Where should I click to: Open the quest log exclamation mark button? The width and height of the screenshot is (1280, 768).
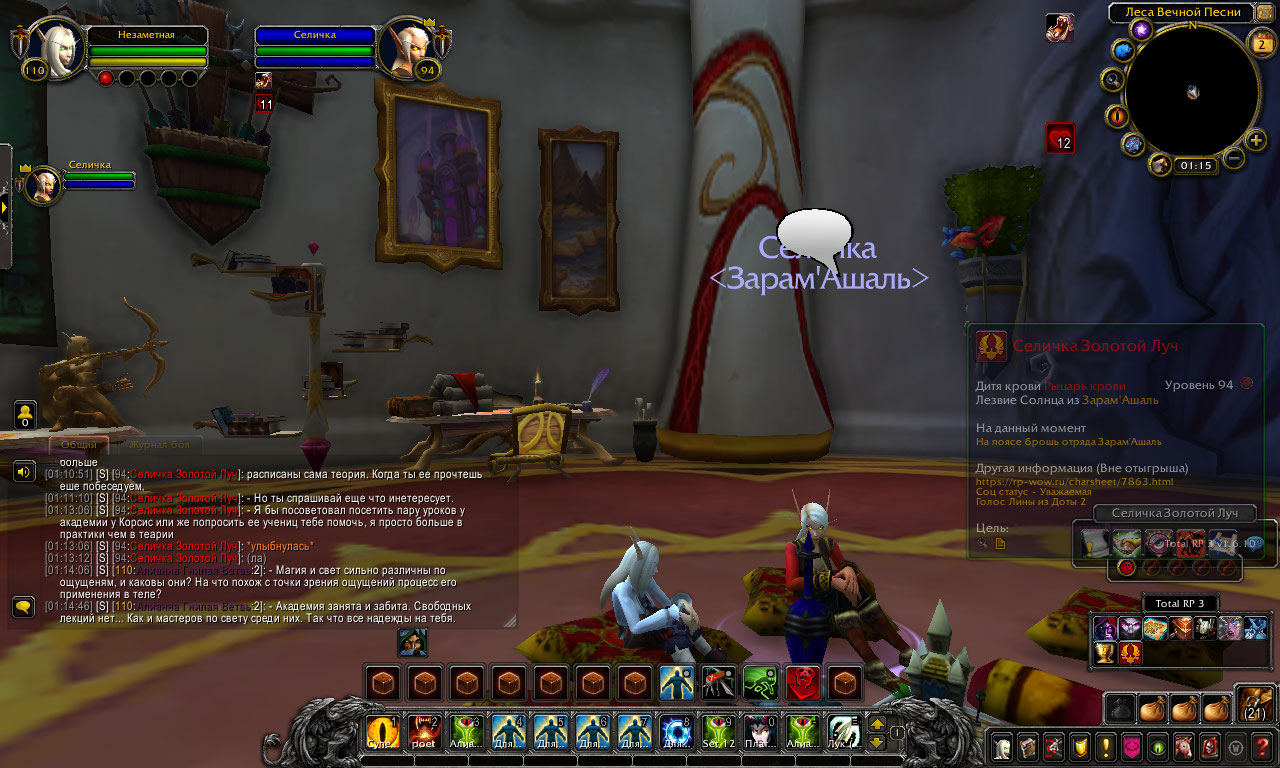1107,746
